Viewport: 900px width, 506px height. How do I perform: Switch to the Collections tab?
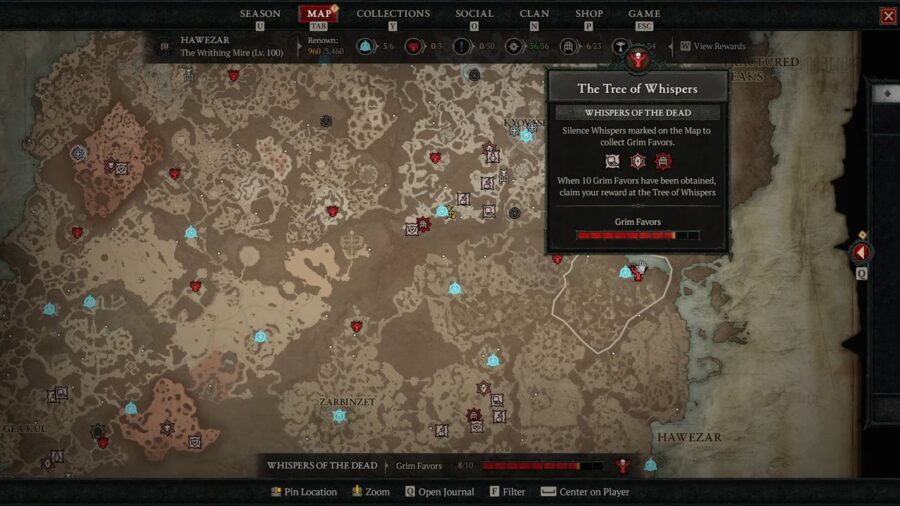pyautogui.click(x=393, y=14)
